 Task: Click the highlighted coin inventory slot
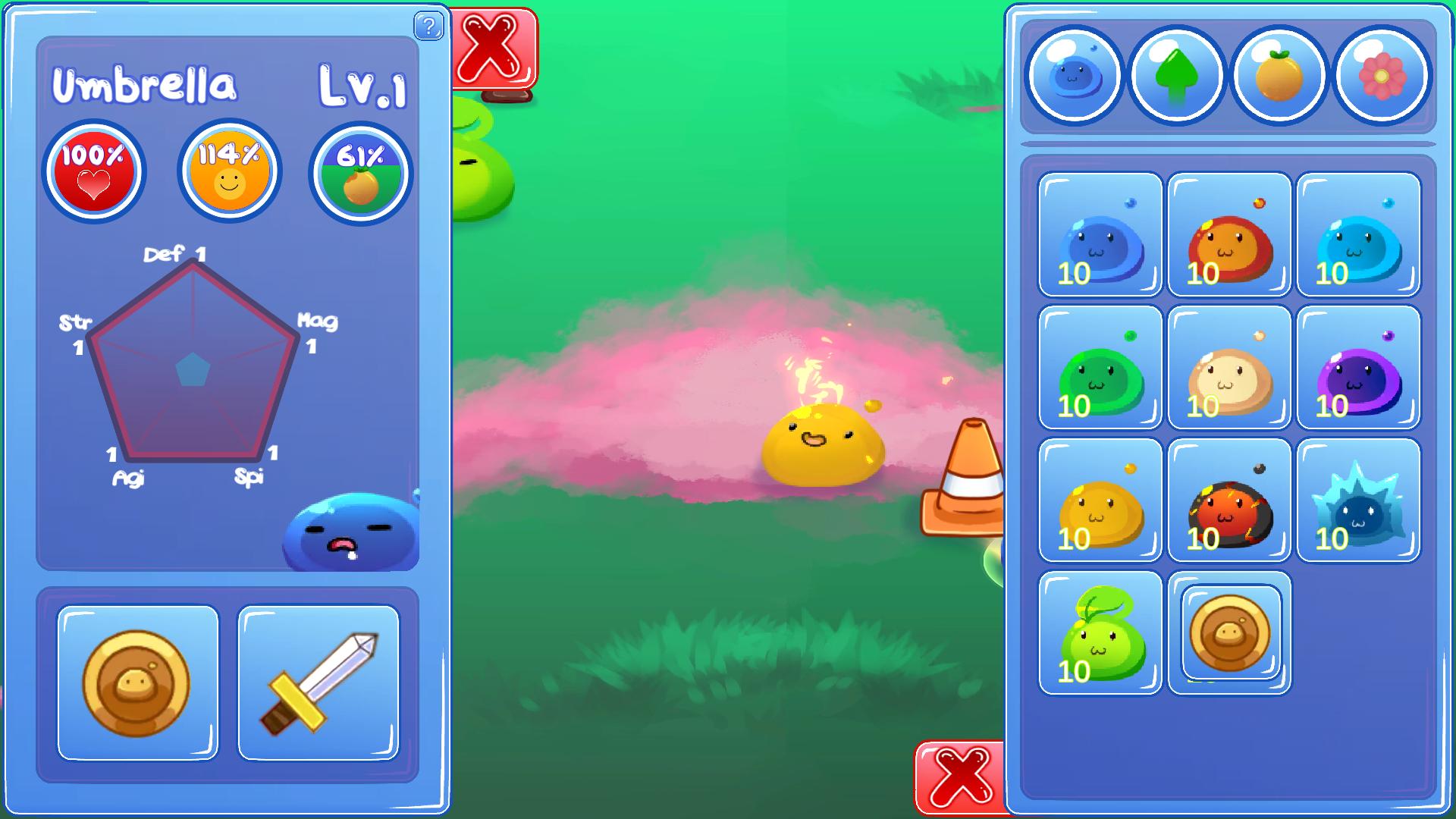pyautogui.click(x=1228, y=633)
